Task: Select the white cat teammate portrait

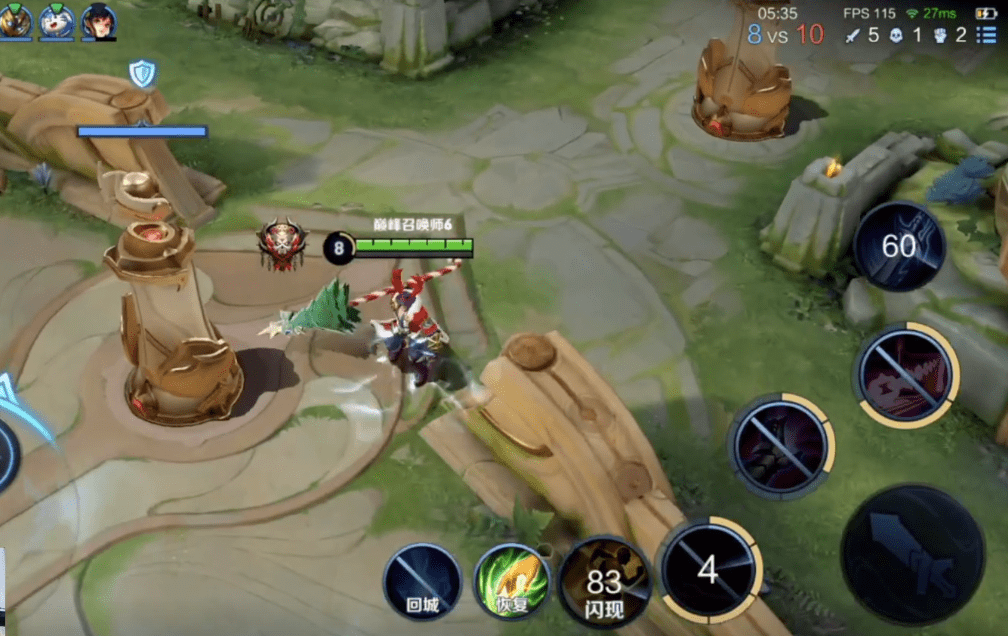Action: 57,21
